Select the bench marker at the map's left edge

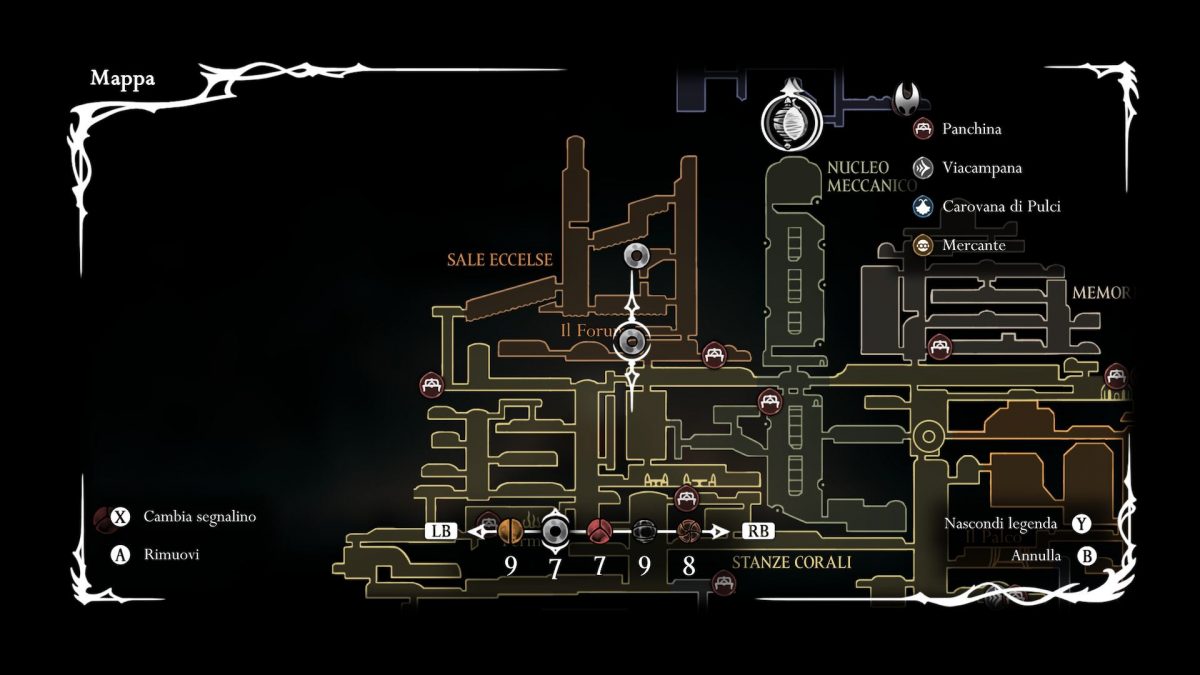[432, 384]
